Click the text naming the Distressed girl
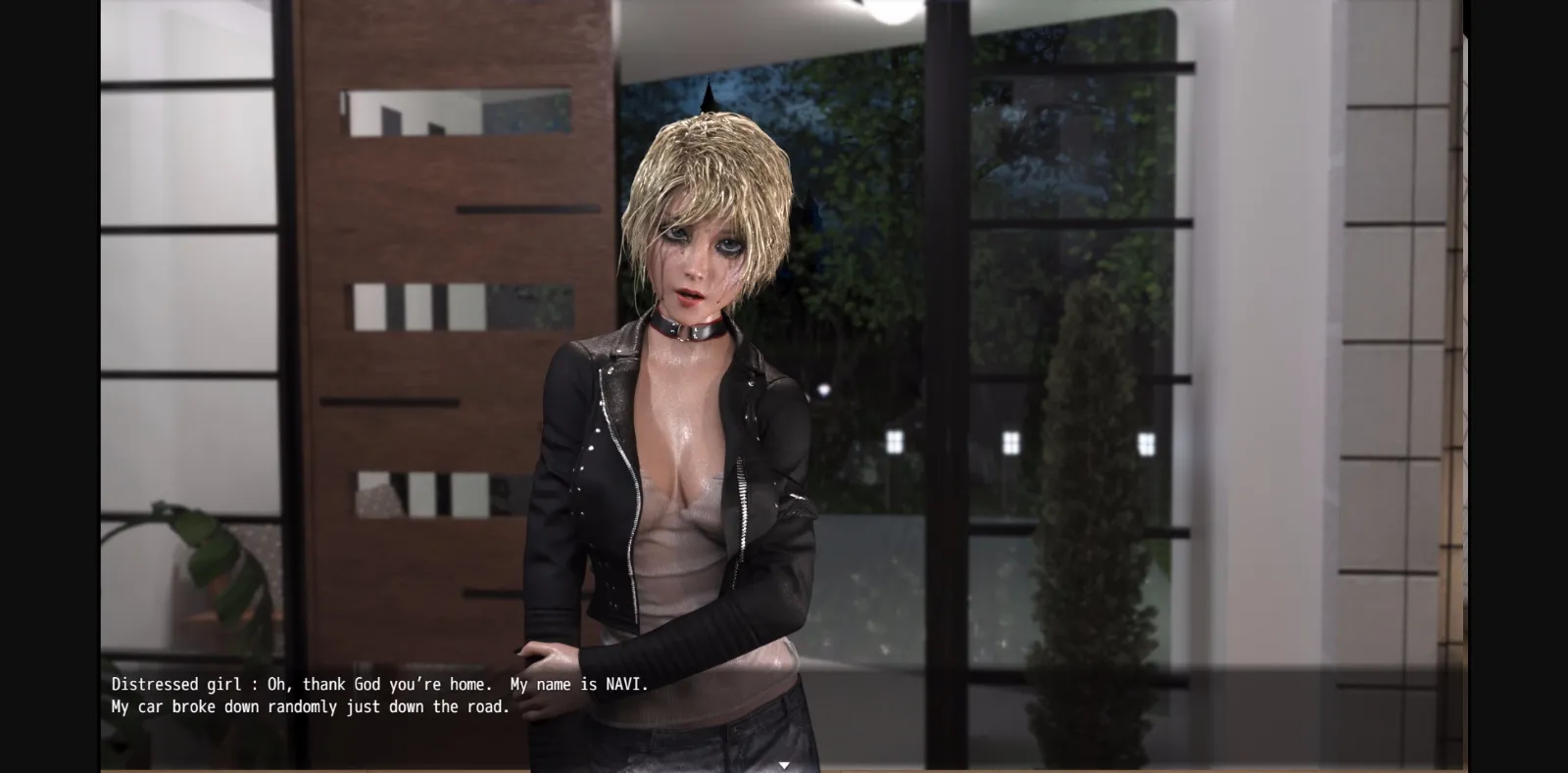The image size is (1568, 773). [176, 684]
